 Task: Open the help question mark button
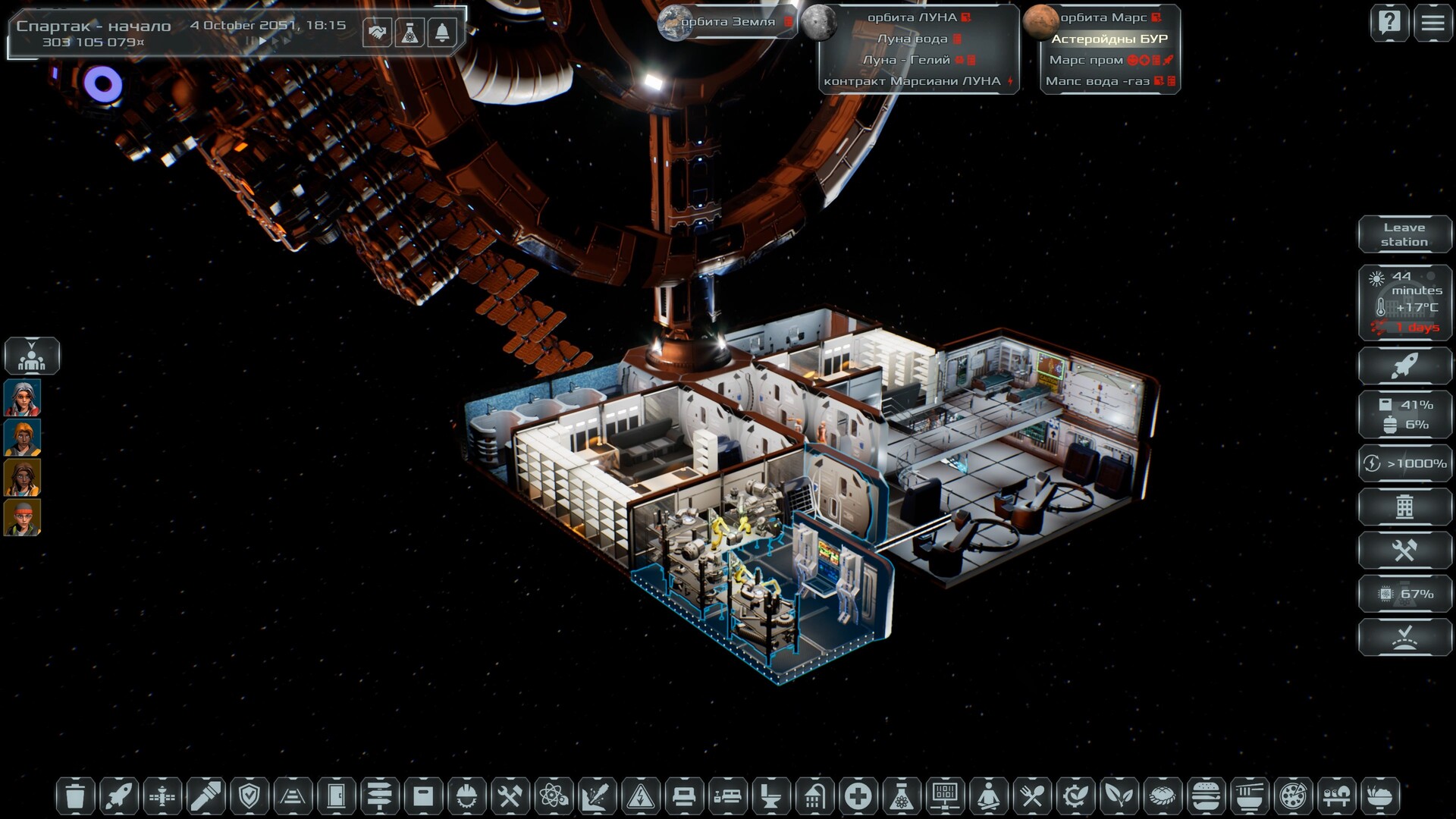(x=1389, y=23)
